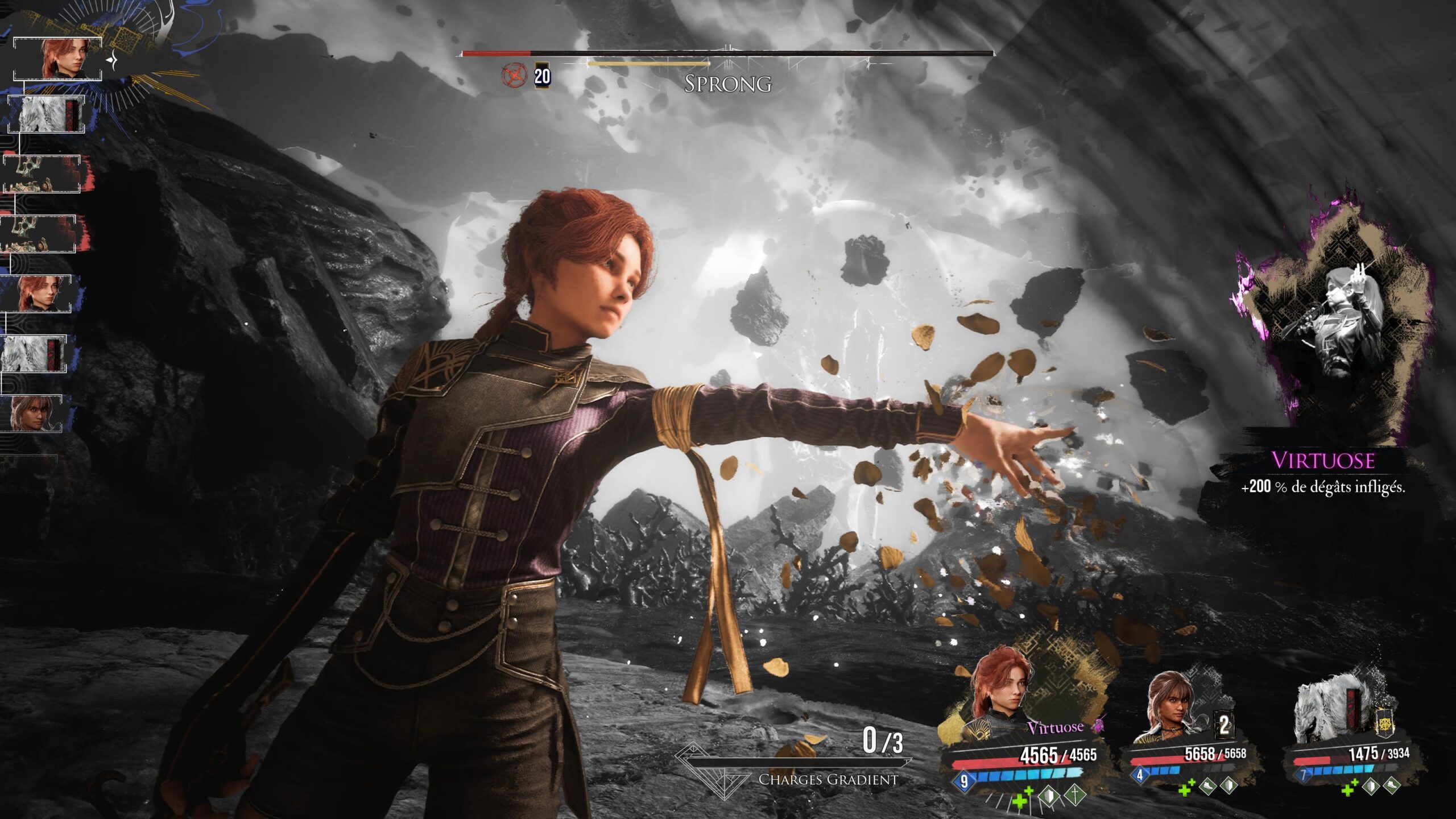The width and height of the screenshot is (1456, 819).
Task: Select Maelle's active-turn portrait in the turn order
Action: 59,59
